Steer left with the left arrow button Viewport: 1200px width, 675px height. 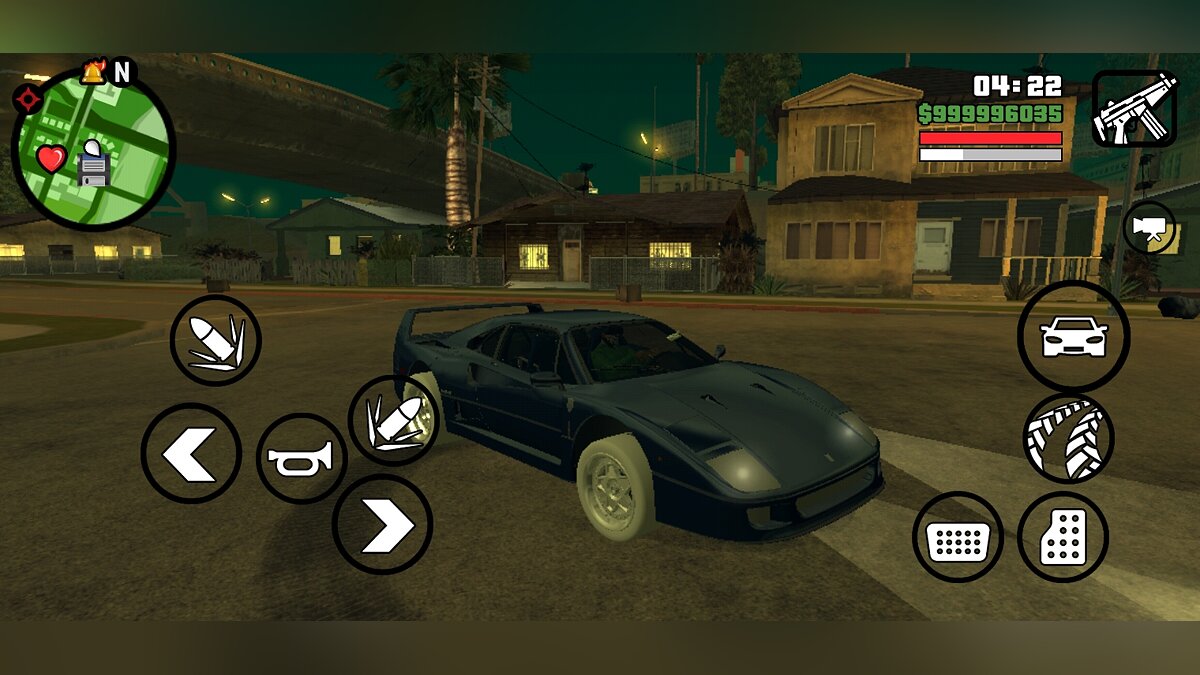click(191, 453)
